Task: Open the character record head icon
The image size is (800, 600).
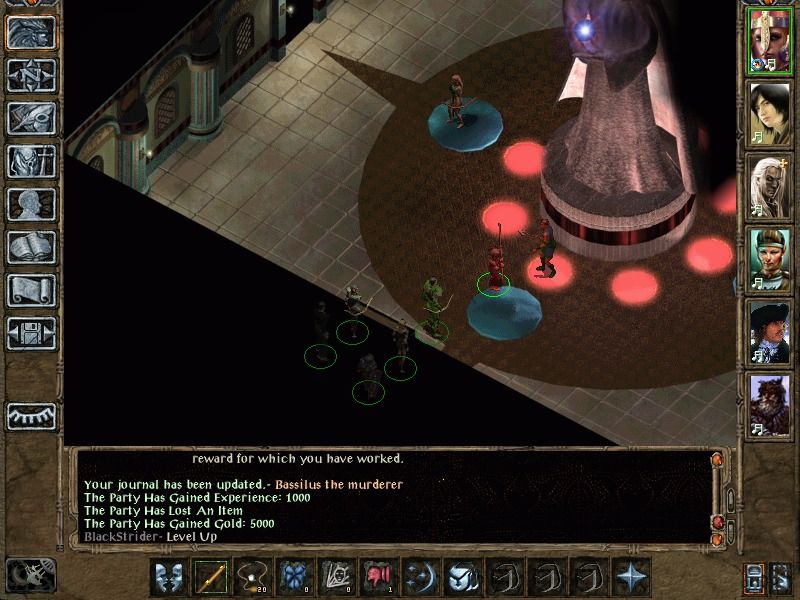Action: (31, 204)
